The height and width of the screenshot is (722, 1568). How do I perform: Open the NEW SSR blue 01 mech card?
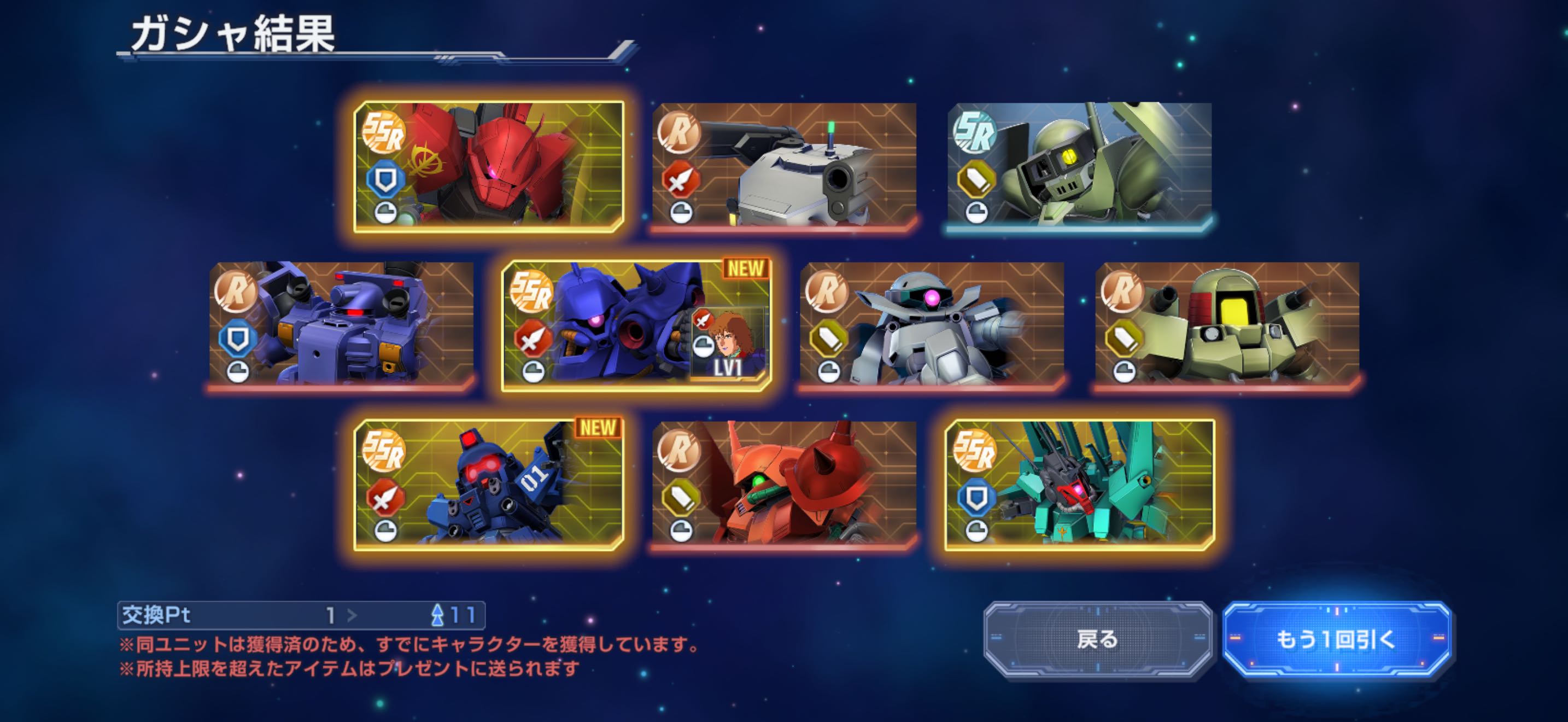click(489, 485)
